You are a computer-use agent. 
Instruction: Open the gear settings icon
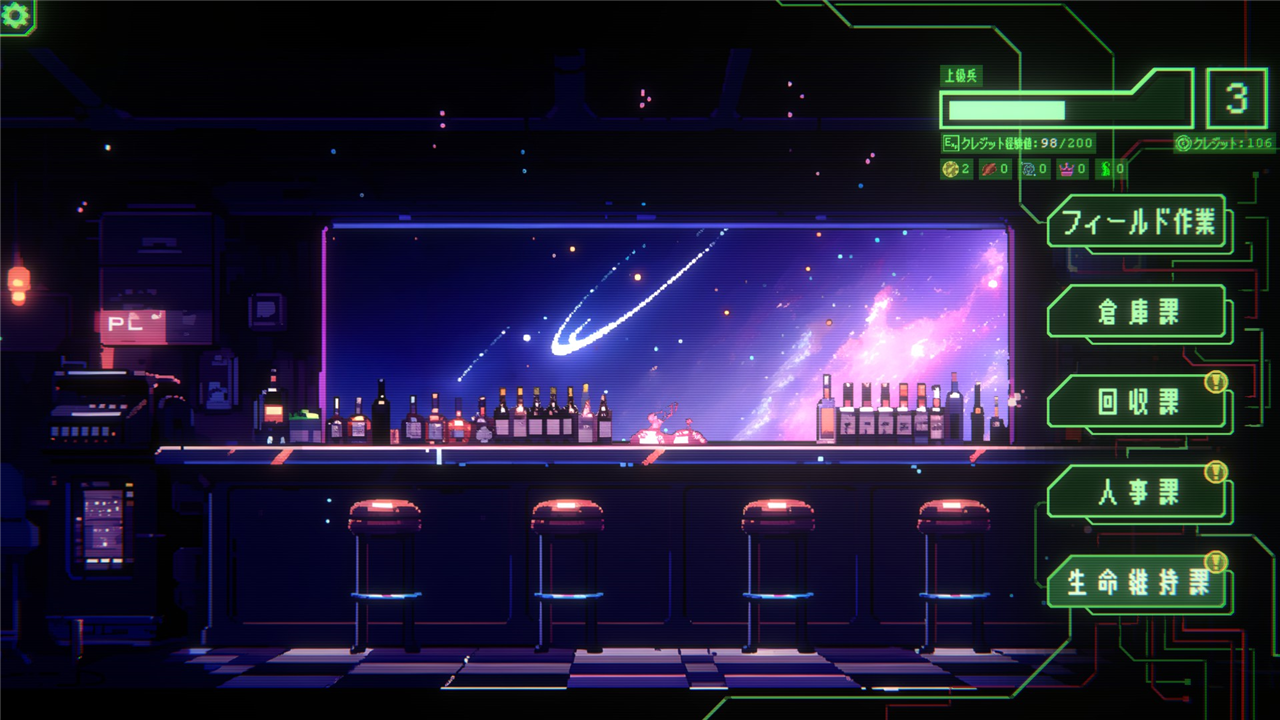[15, 14]
